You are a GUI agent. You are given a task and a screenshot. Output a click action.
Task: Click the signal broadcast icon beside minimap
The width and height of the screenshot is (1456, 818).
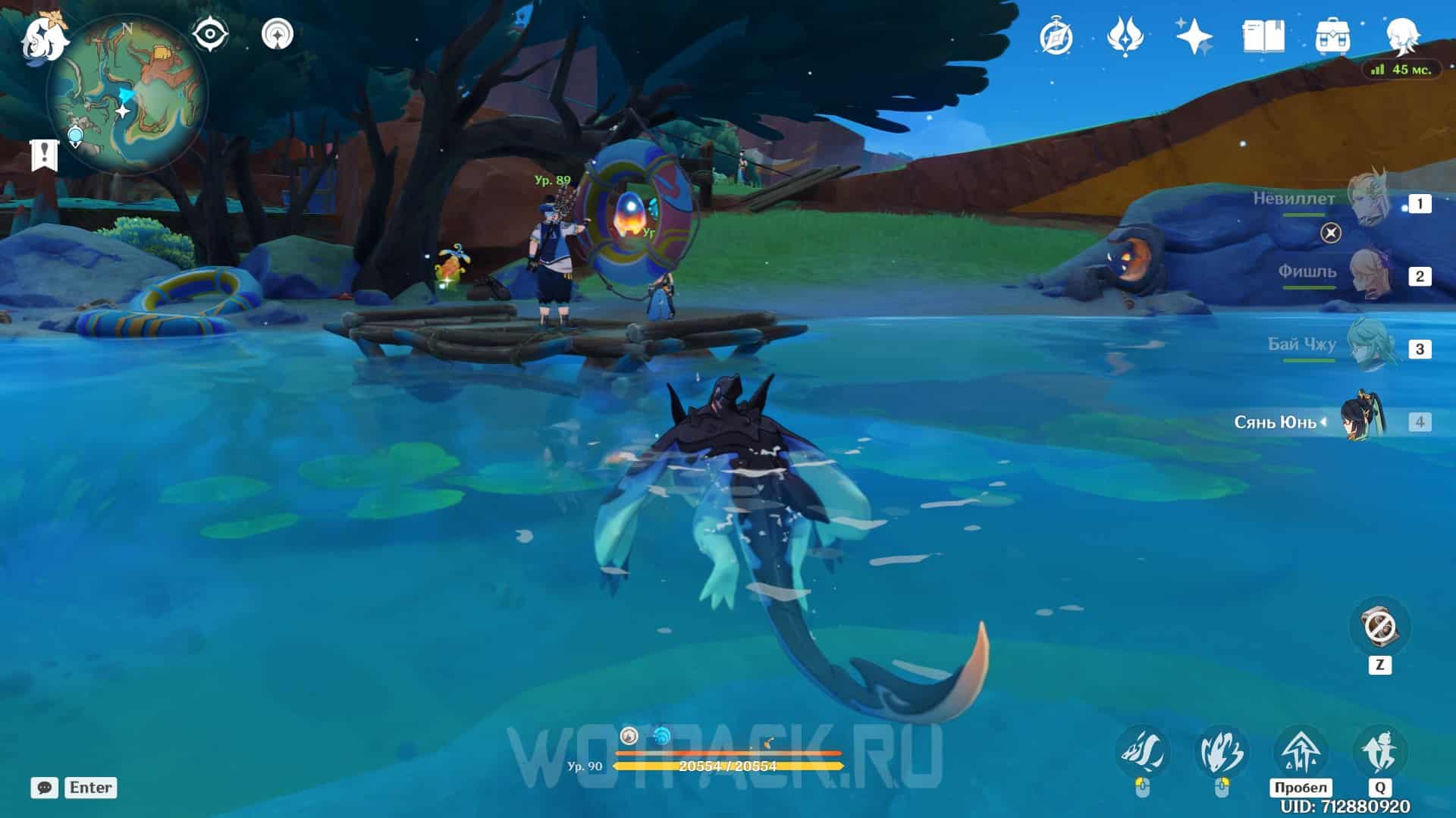click(277, 34)
